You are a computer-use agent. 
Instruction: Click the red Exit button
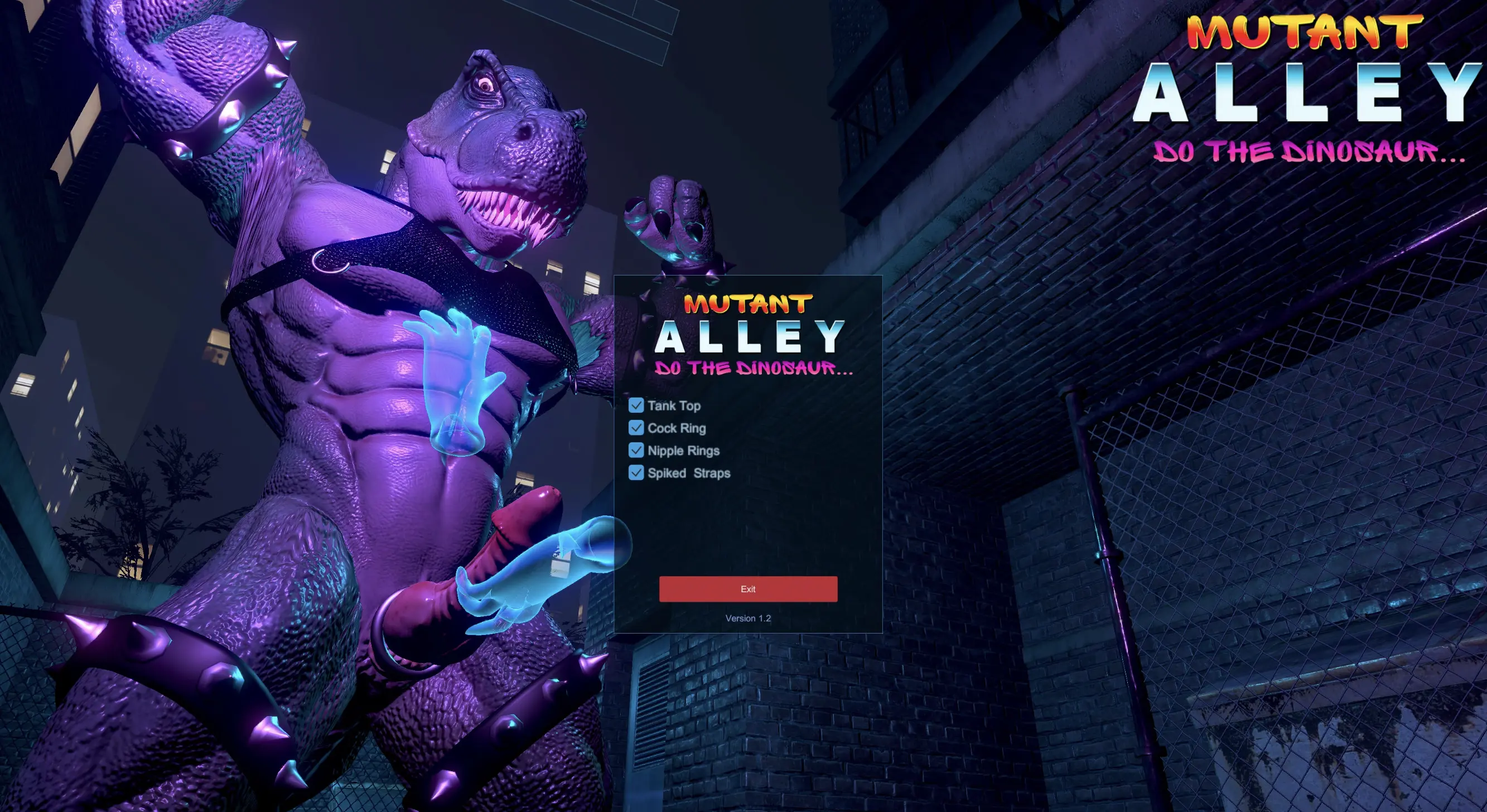tap(747, 589)
